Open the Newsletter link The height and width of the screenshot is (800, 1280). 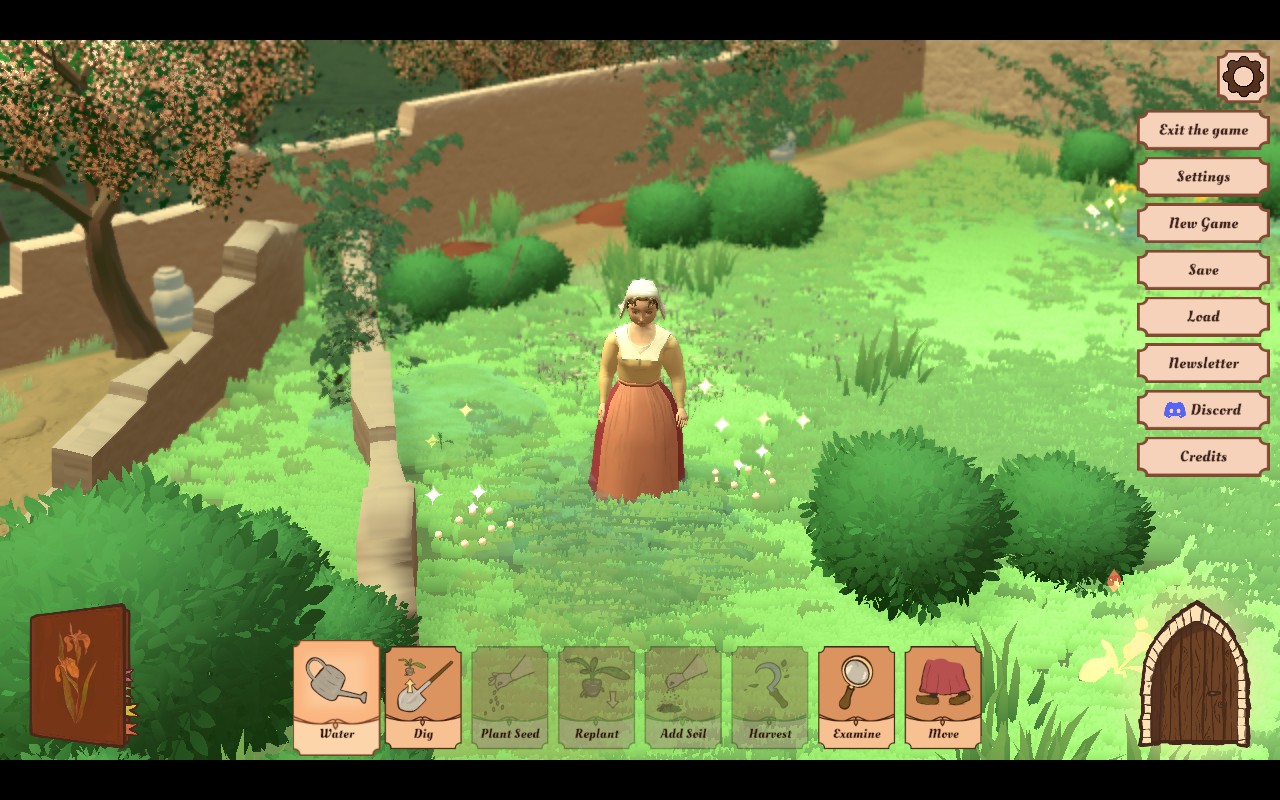[x=1203, y=363]
